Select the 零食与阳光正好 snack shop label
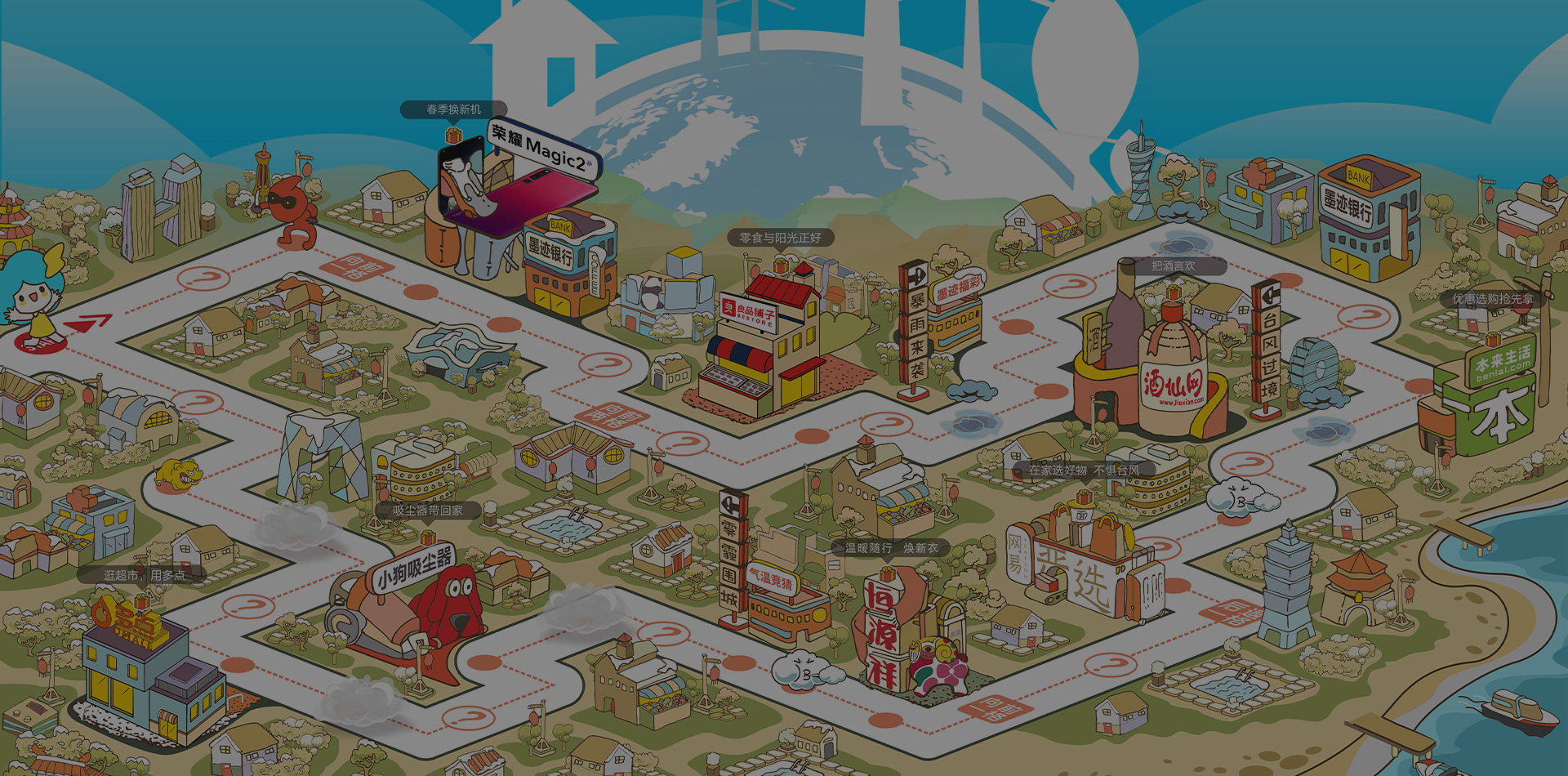The height and width of the screenshot is (776, 1568). point(780,238)
